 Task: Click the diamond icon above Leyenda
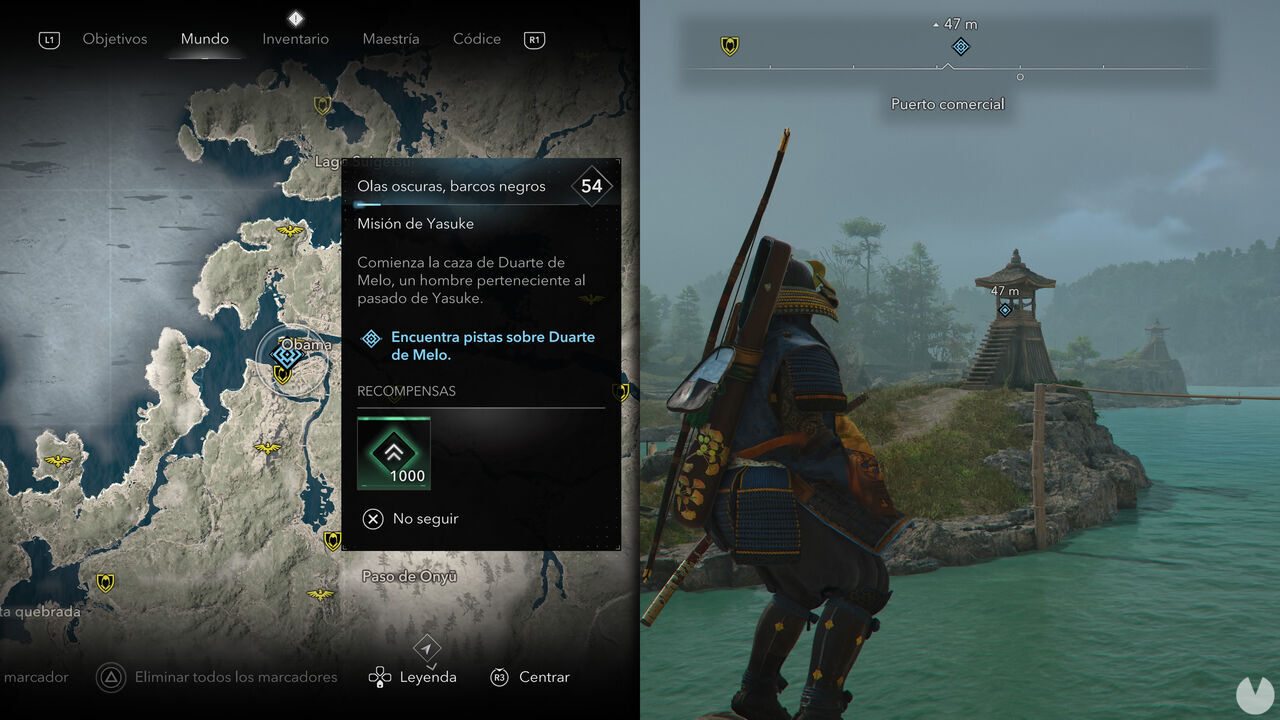click(x=427, y=648)
